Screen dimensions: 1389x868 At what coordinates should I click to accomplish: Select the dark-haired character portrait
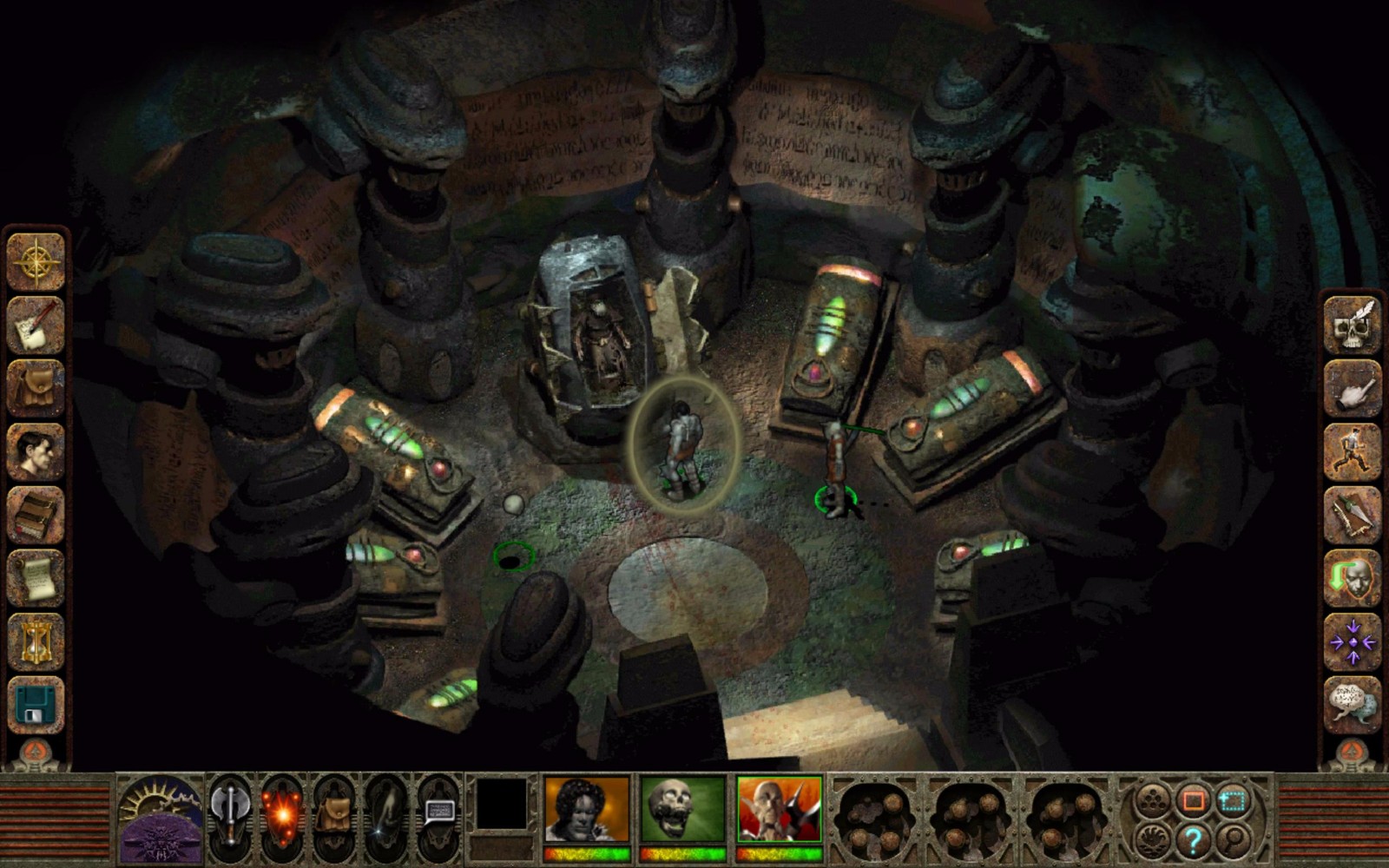tap(587, 811)
